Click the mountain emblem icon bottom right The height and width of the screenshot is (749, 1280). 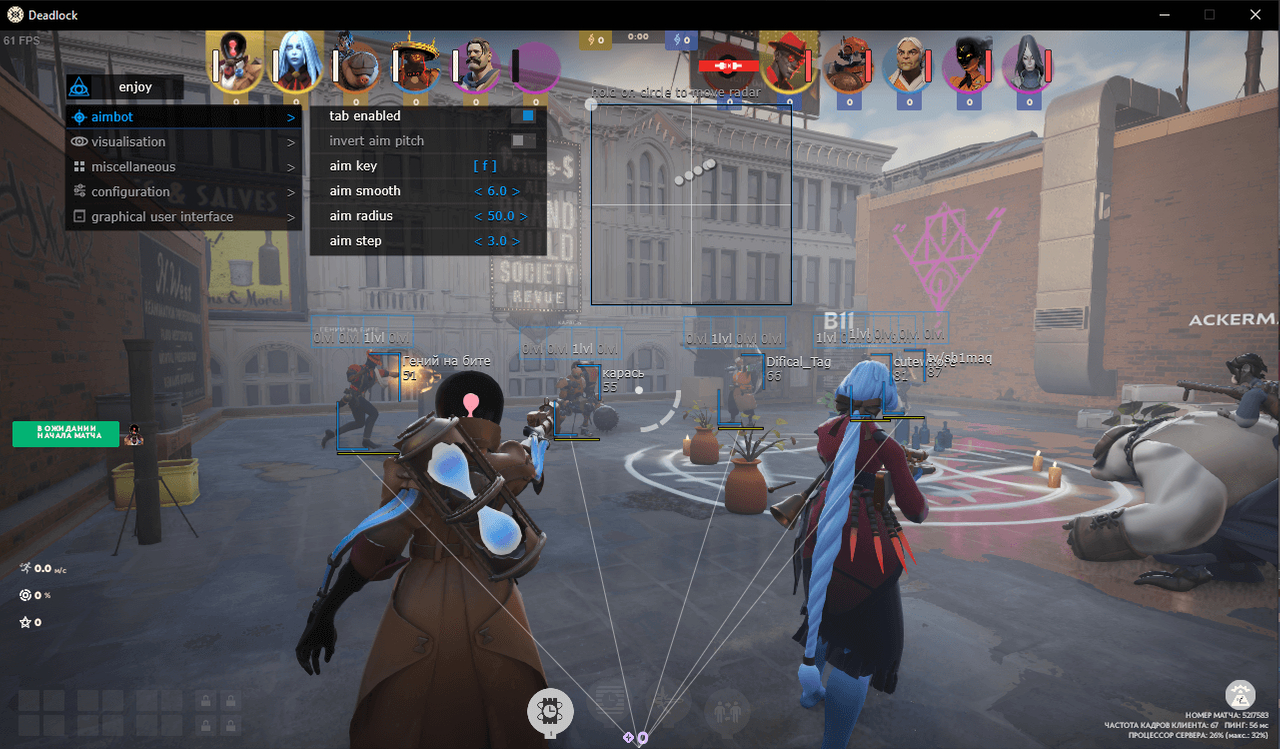[1240, 694]
